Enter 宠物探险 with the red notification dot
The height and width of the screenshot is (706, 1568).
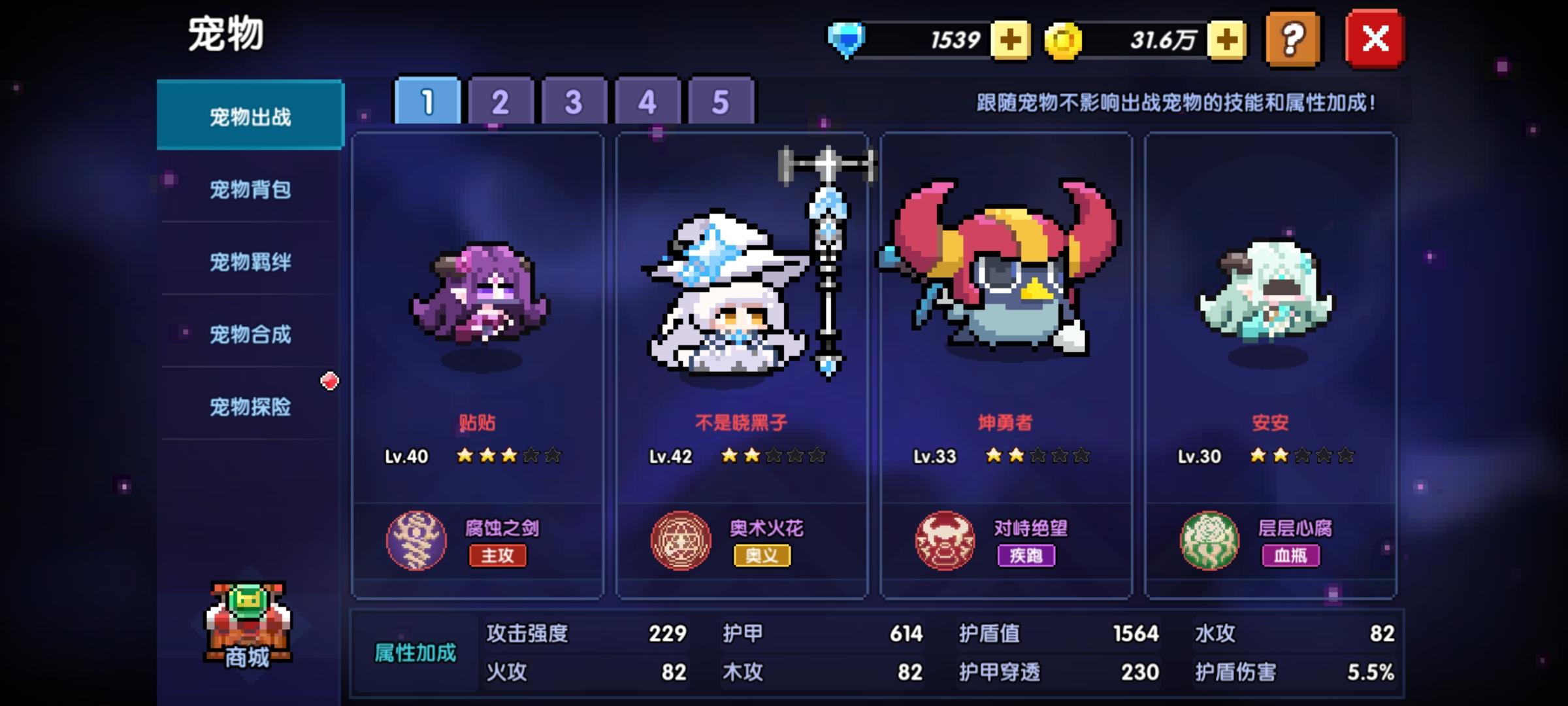[250, 407]
